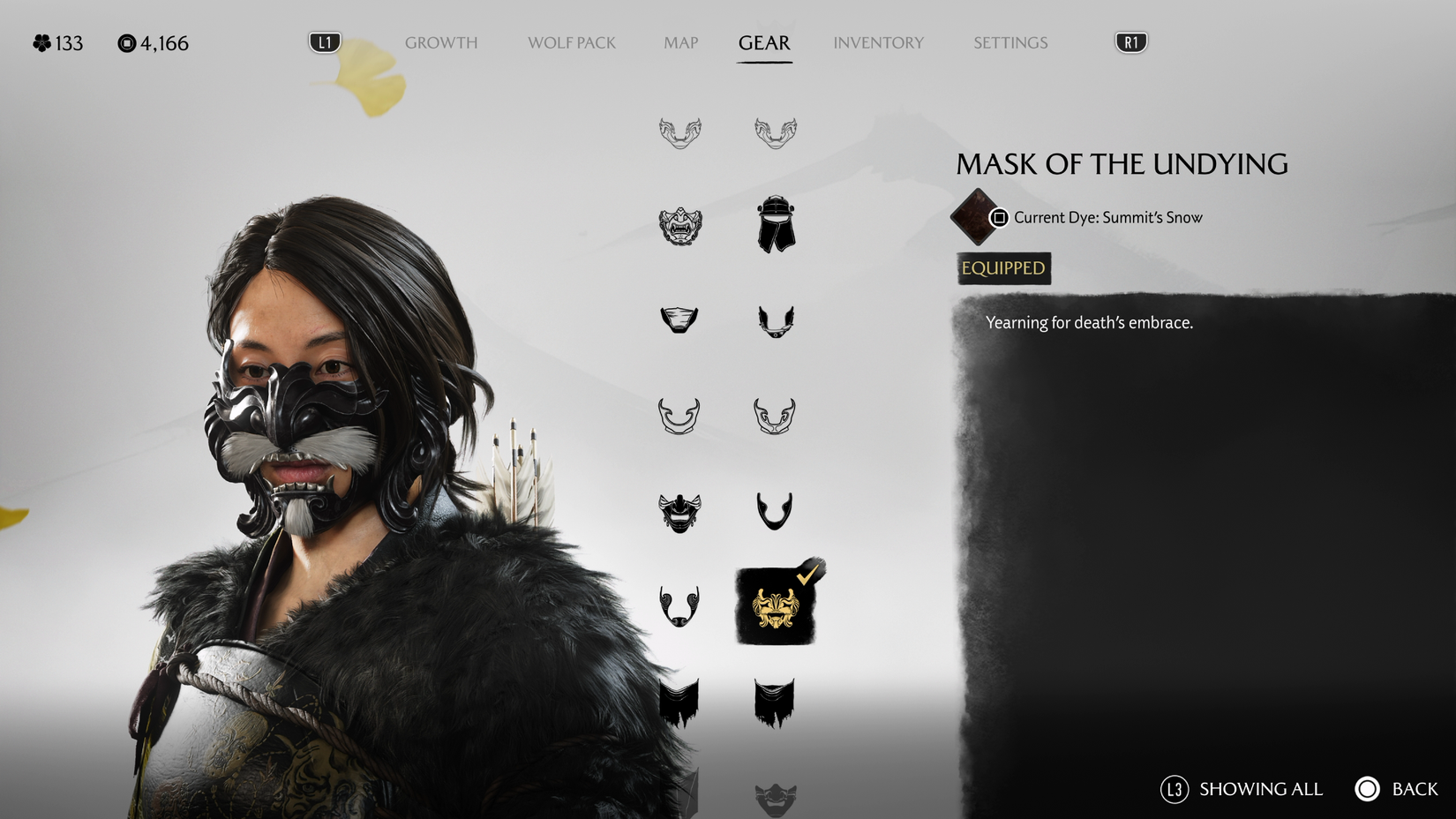
Task: Select the helmet mask with cloth neck guard
Action: pyautogui.click(x=777, y=225)
